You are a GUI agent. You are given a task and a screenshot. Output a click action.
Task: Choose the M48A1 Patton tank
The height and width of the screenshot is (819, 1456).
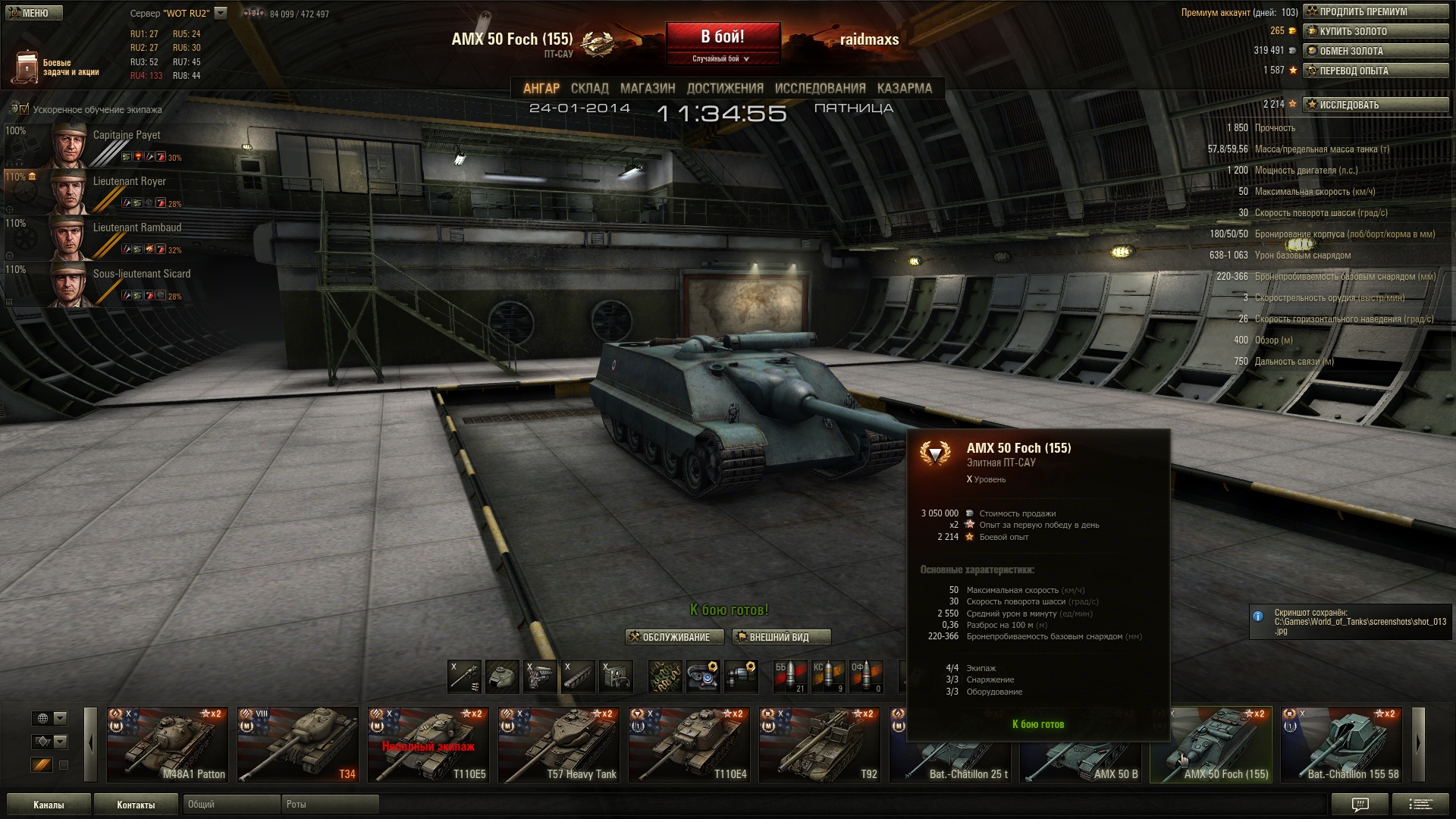click(x=168, y=745)
